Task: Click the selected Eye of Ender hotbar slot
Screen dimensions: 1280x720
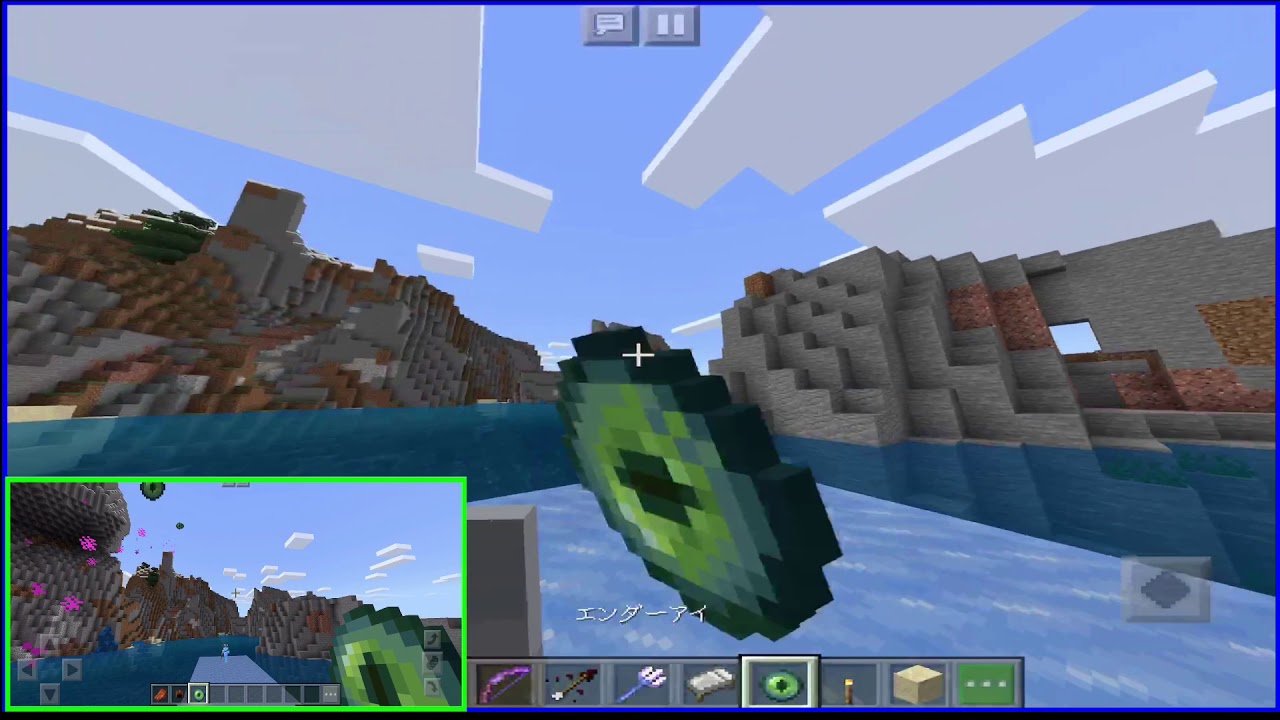Action: [780, 683]
